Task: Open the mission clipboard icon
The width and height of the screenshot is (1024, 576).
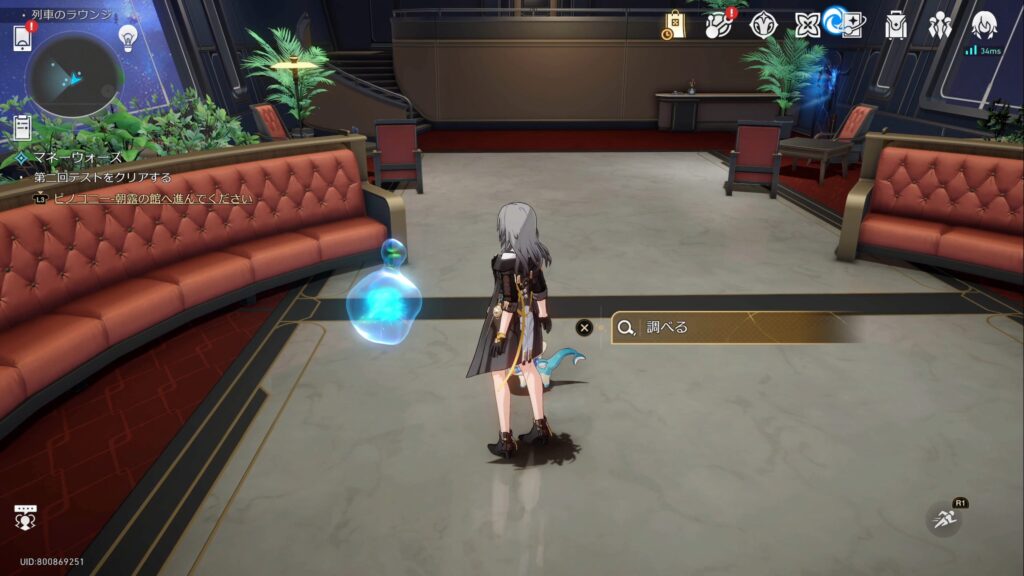Action: click(22, 128)
